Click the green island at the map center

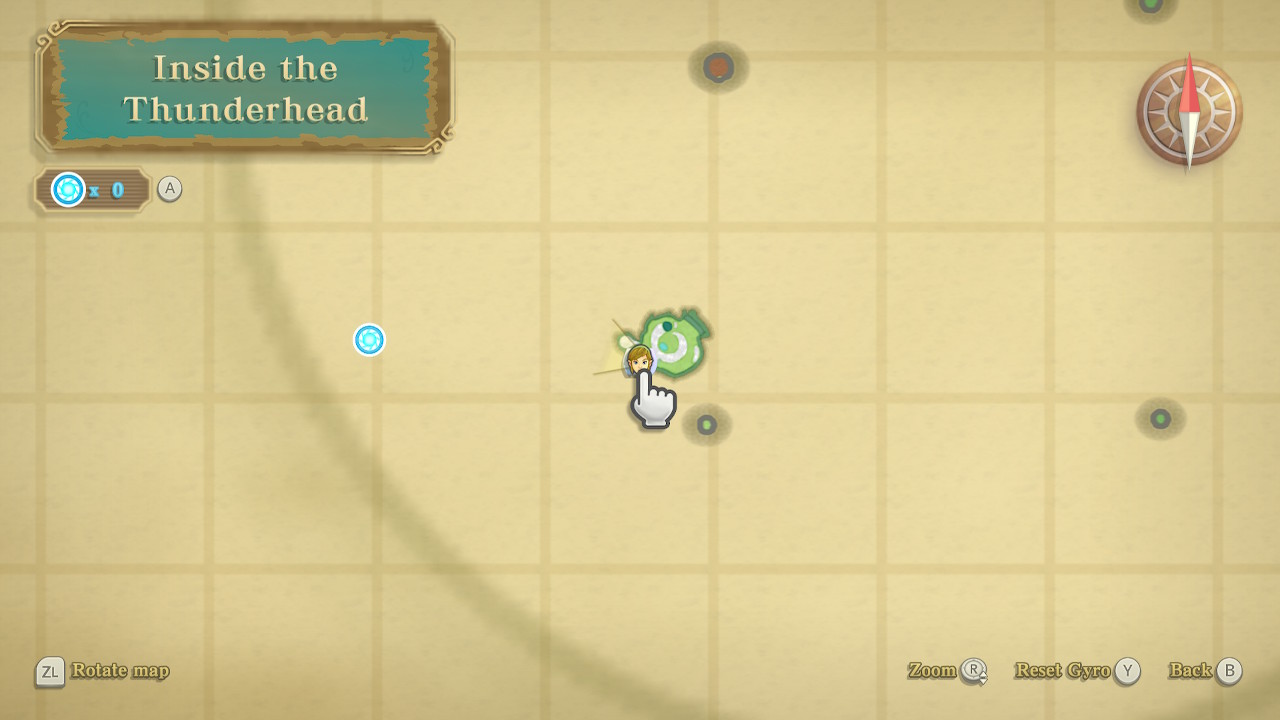tap(676, 343)
